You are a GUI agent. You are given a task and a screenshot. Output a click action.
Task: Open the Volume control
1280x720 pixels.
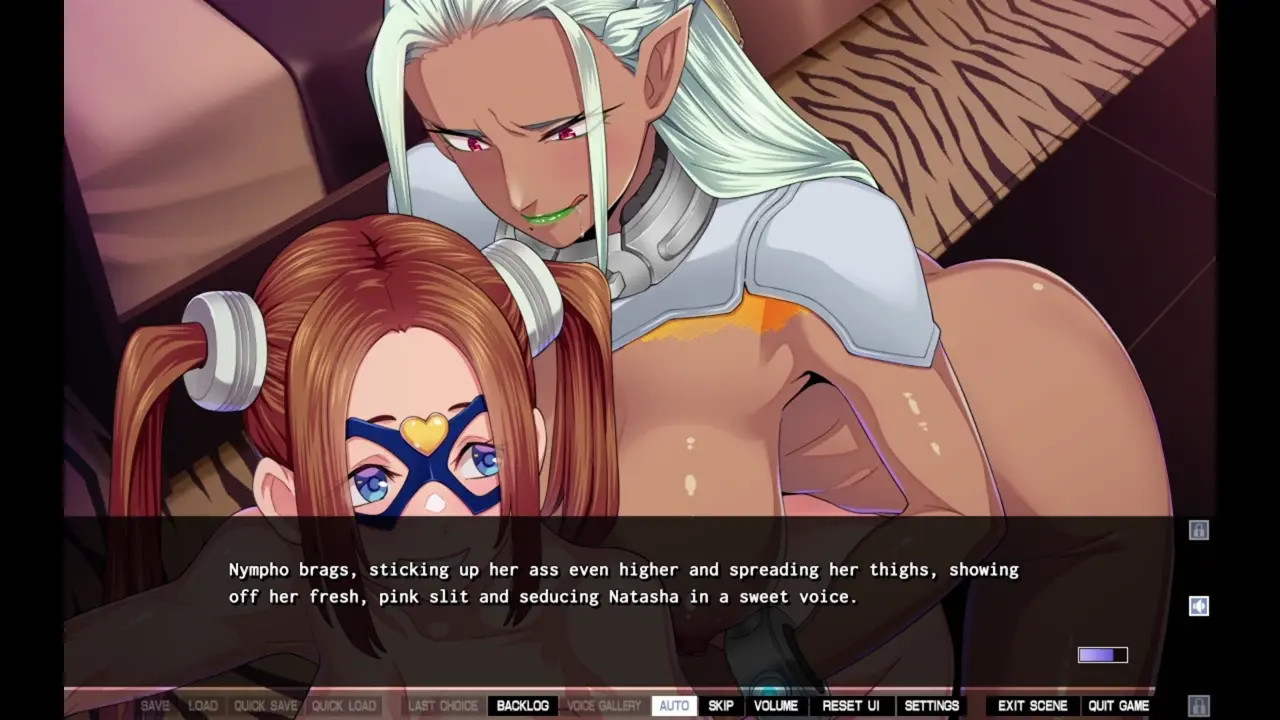[x=775, y=706]
